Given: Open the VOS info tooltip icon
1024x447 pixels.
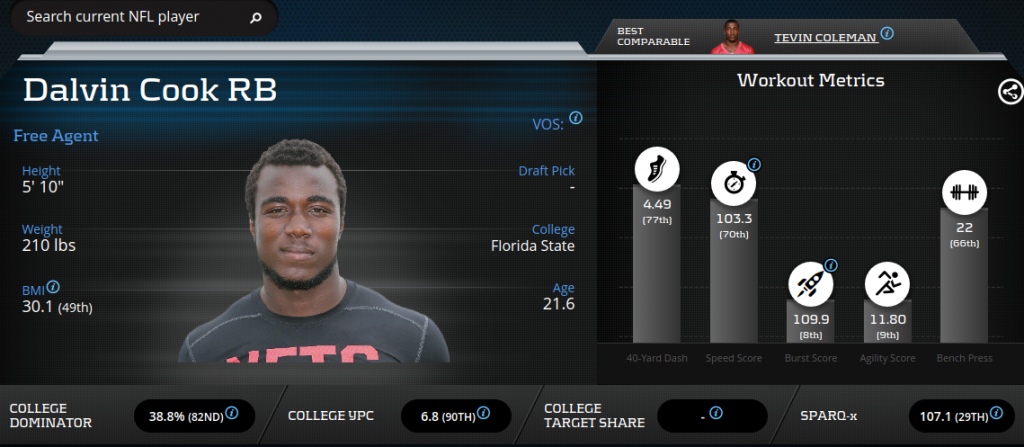Looking at the screenshot, I should click(576, 118).
